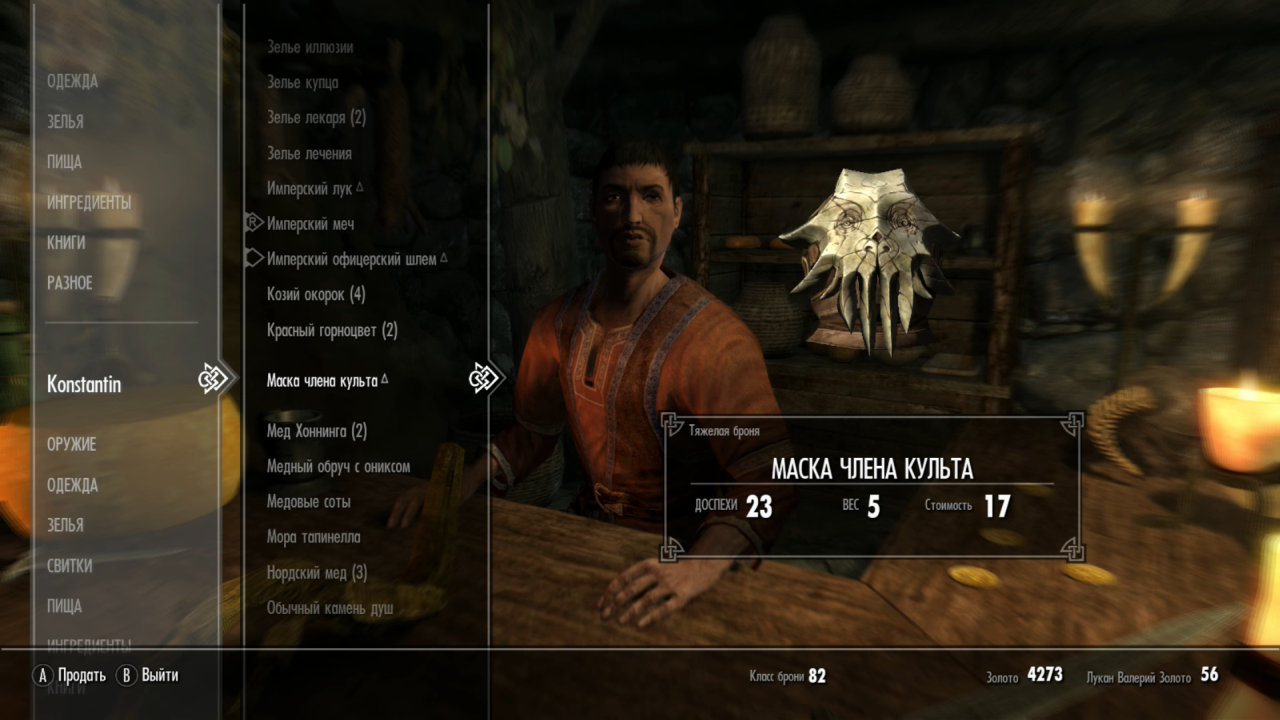1280x720 pixels.
Task: Pick Мора тапинелла from the list
Action: coord(313,537)
